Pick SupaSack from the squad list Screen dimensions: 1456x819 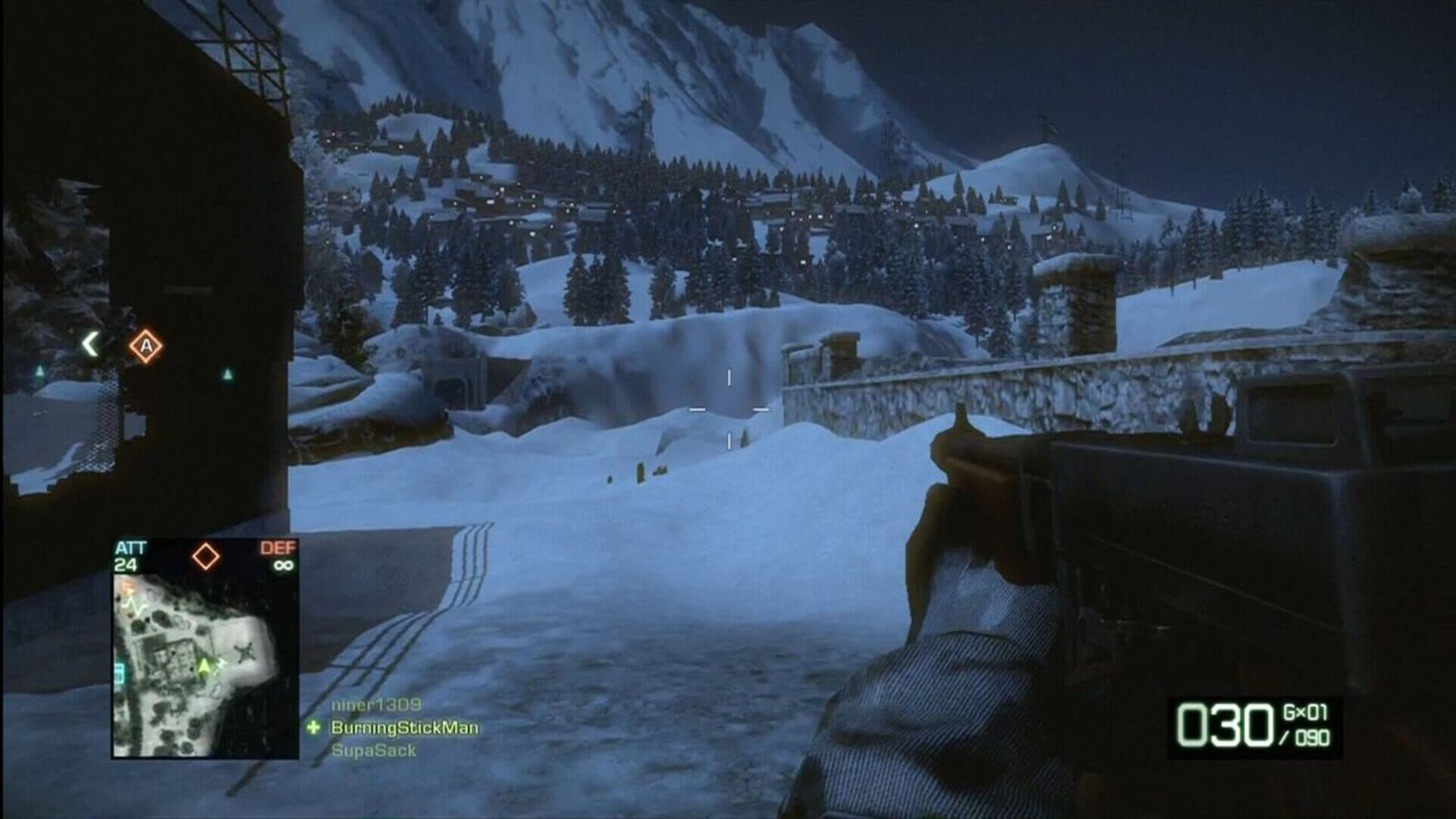click(x=374, y=751)
